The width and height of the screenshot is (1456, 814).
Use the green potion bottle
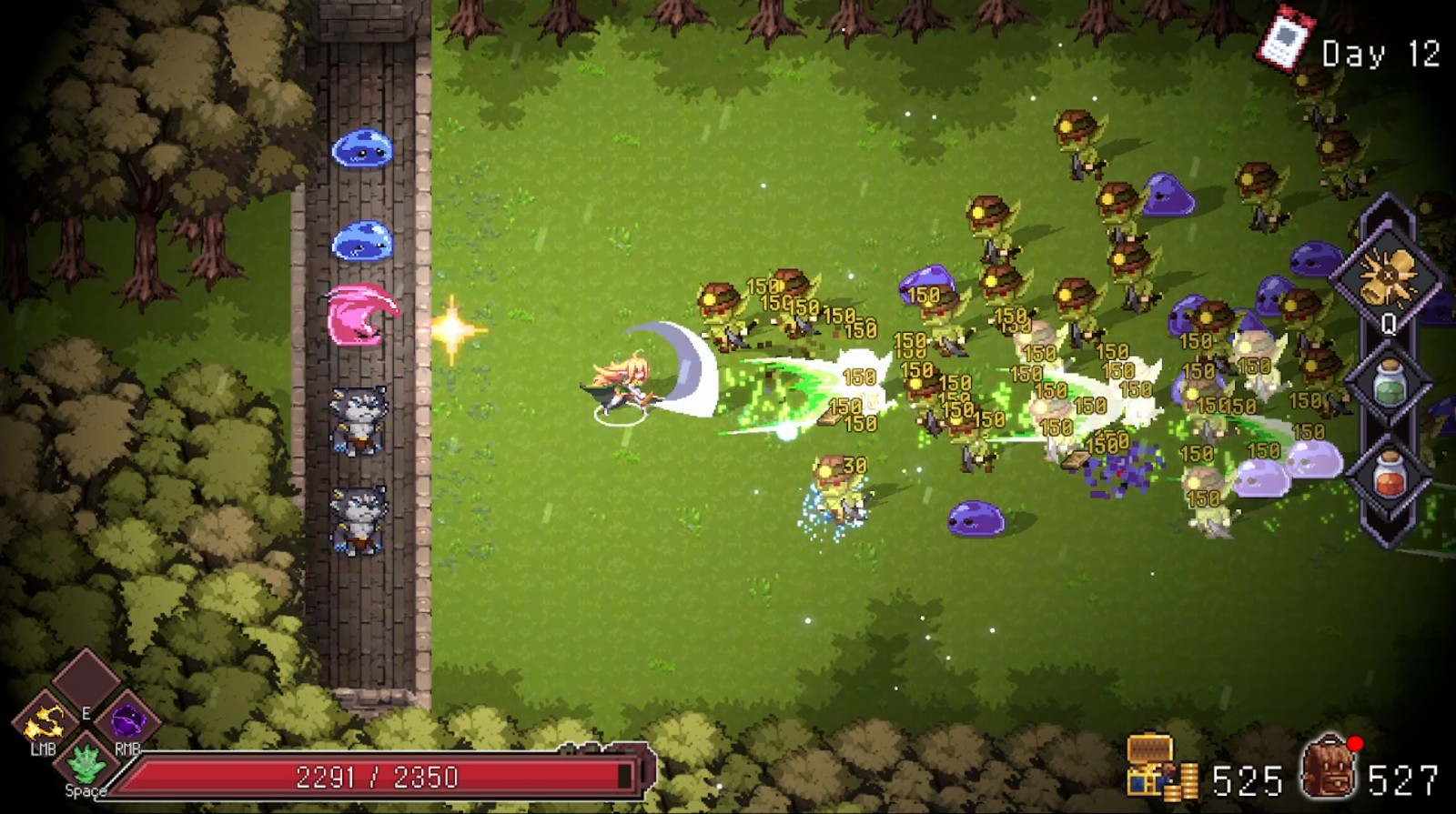click(1388, 382)
